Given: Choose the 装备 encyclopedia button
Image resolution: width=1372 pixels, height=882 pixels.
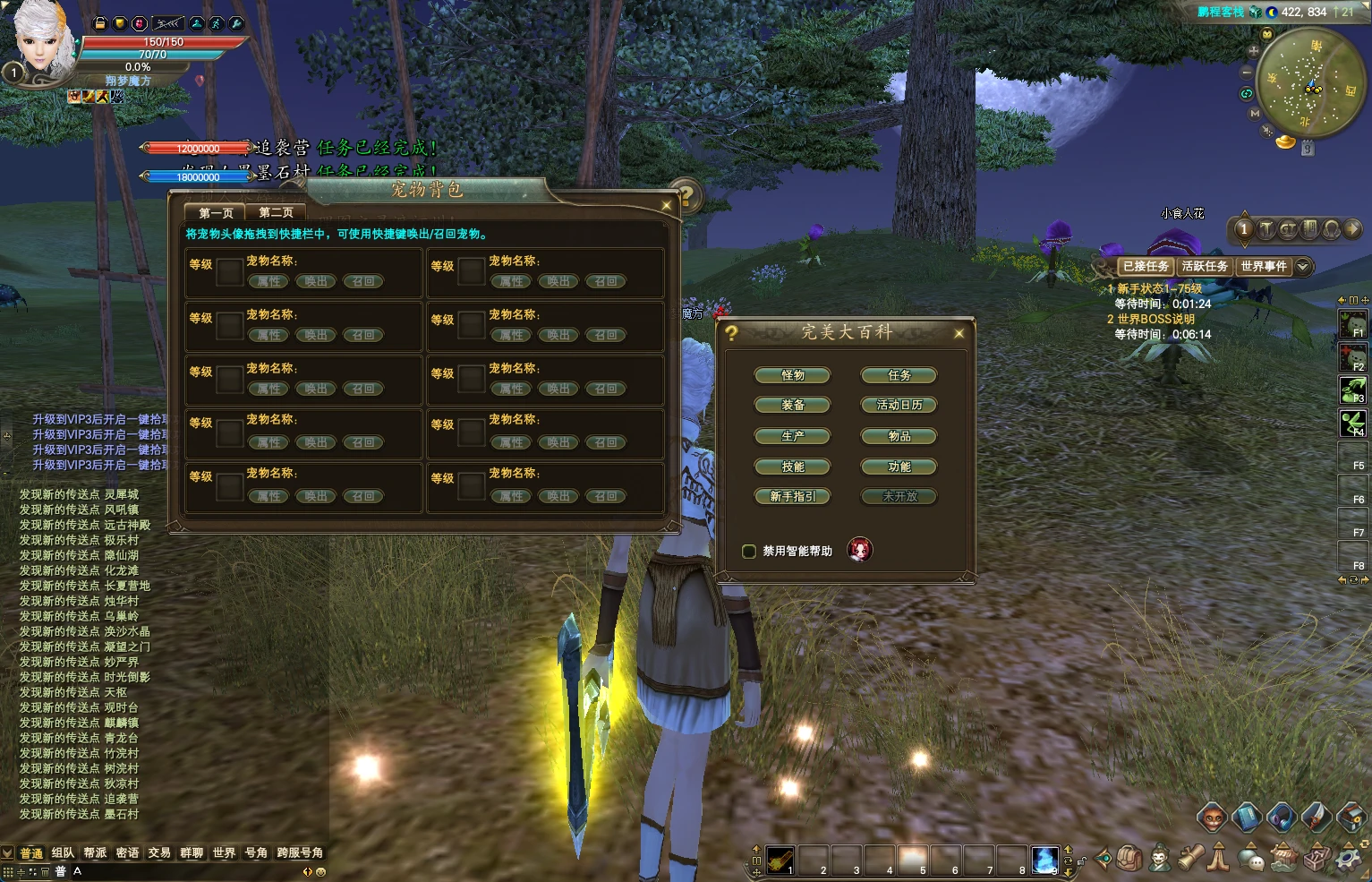Looking at the screenshot, I should pyautogui.click(x=793, y=406).
